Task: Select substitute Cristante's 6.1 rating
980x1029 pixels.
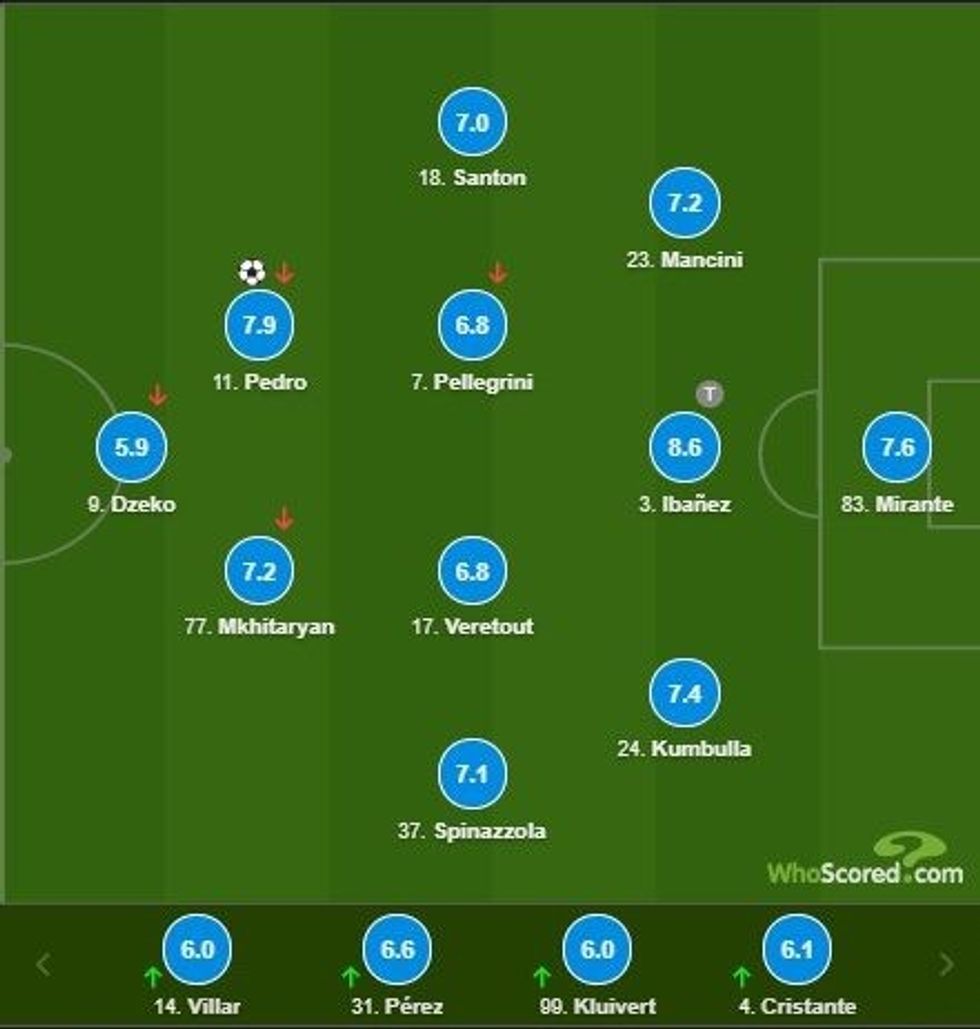Action: click(797, 949)
